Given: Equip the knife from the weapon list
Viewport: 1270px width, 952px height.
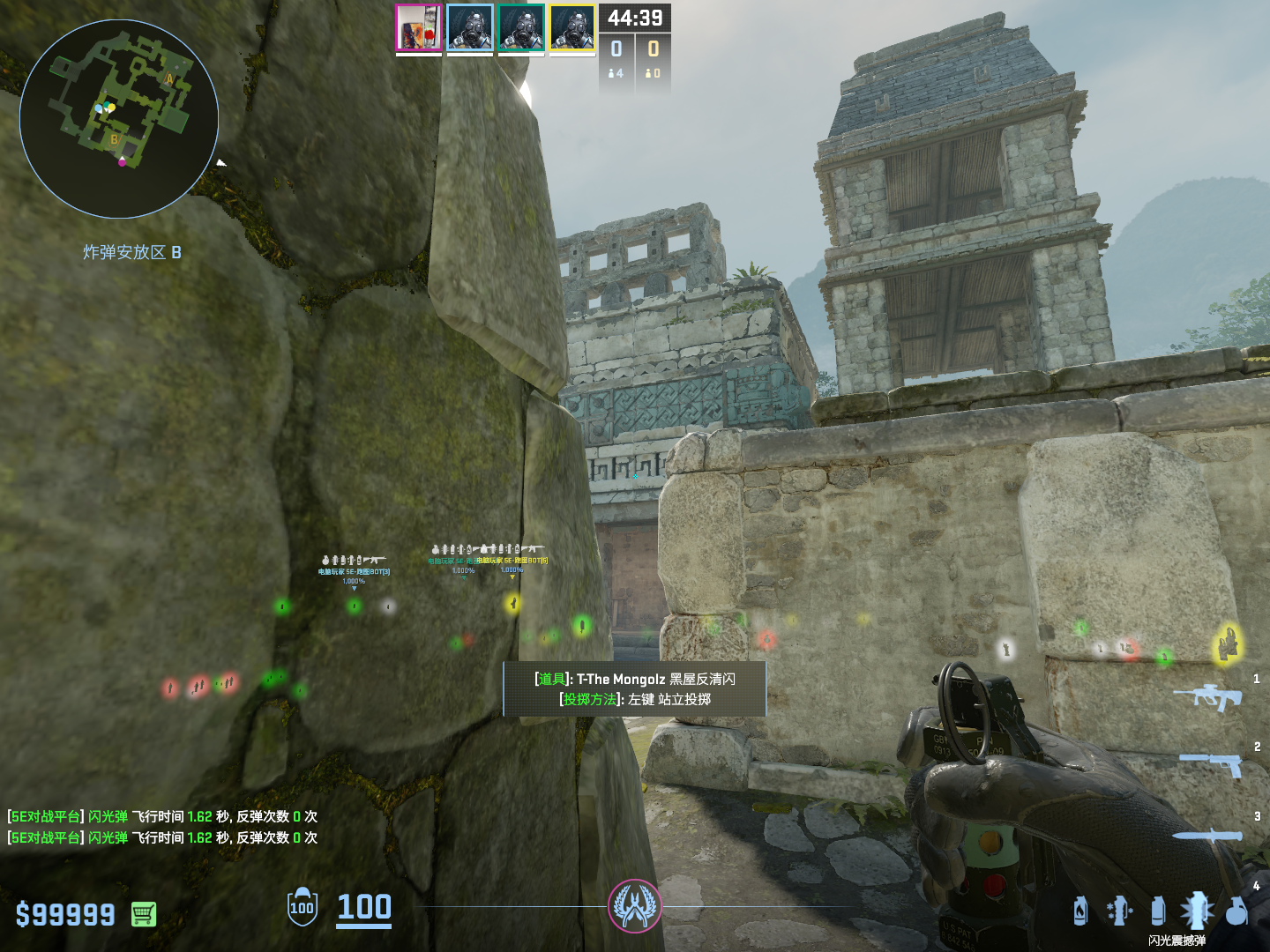Looking at the screenshot, I should click(x=1208, y=834).
